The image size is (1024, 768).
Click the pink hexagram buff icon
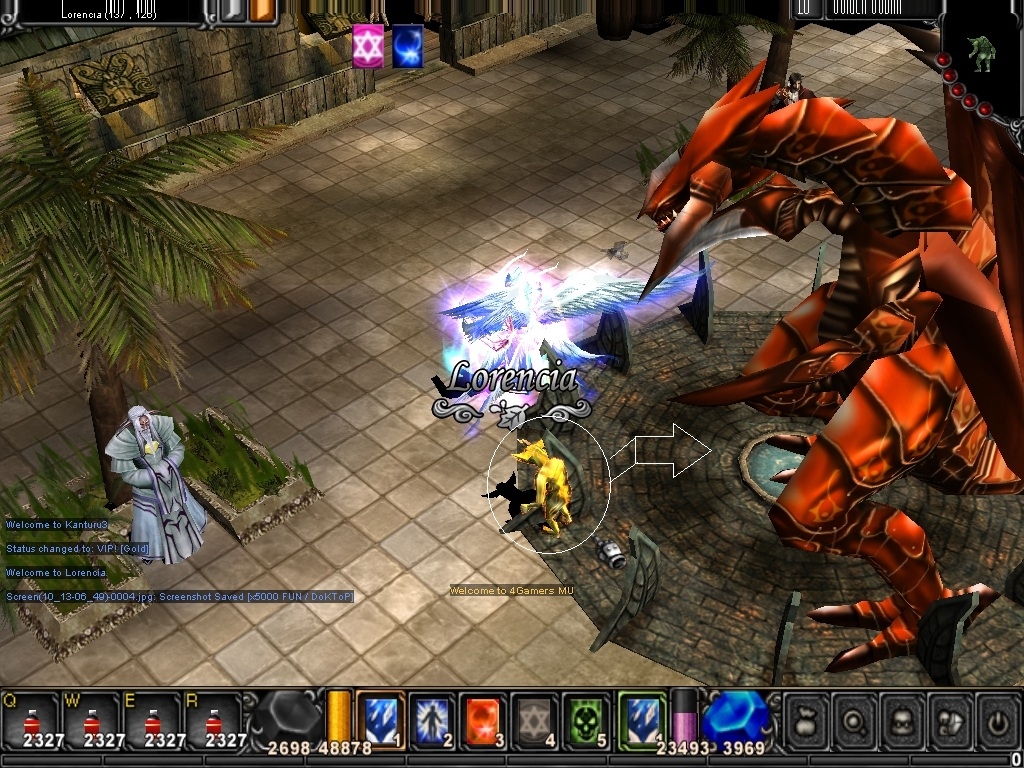pos(368,46)
